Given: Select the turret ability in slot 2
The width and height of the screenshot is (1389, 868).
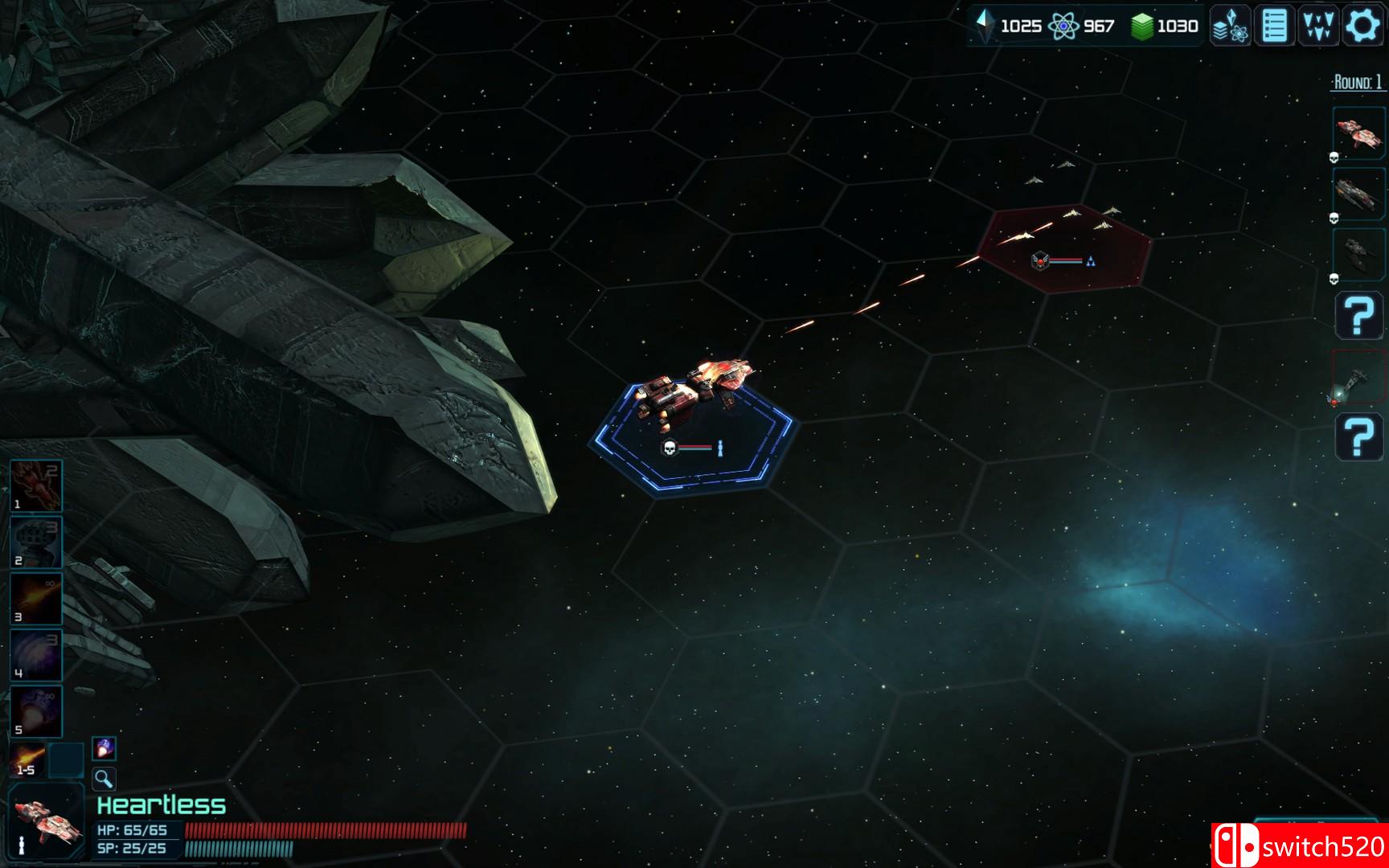Looking at the screenshot, I should pyautogui.click(x=35, y=540).
